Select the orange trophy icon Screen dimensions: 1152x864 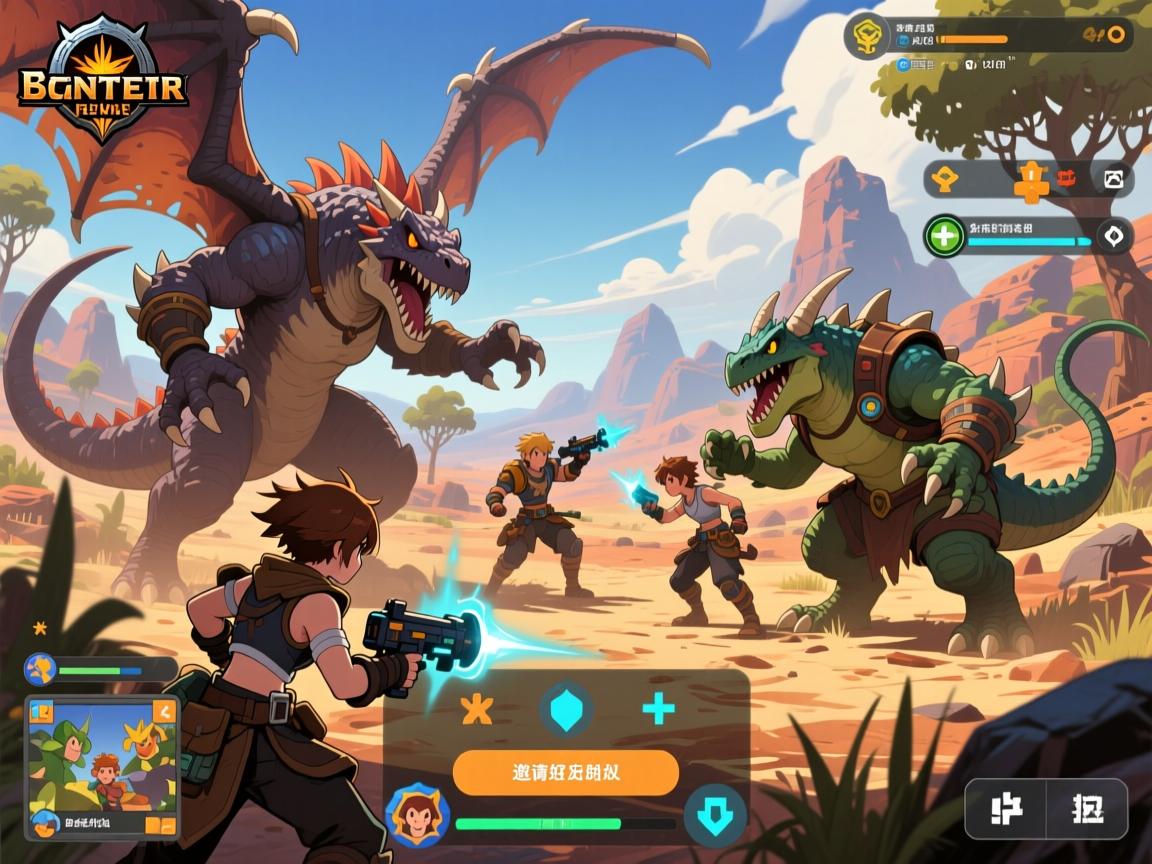946,180
